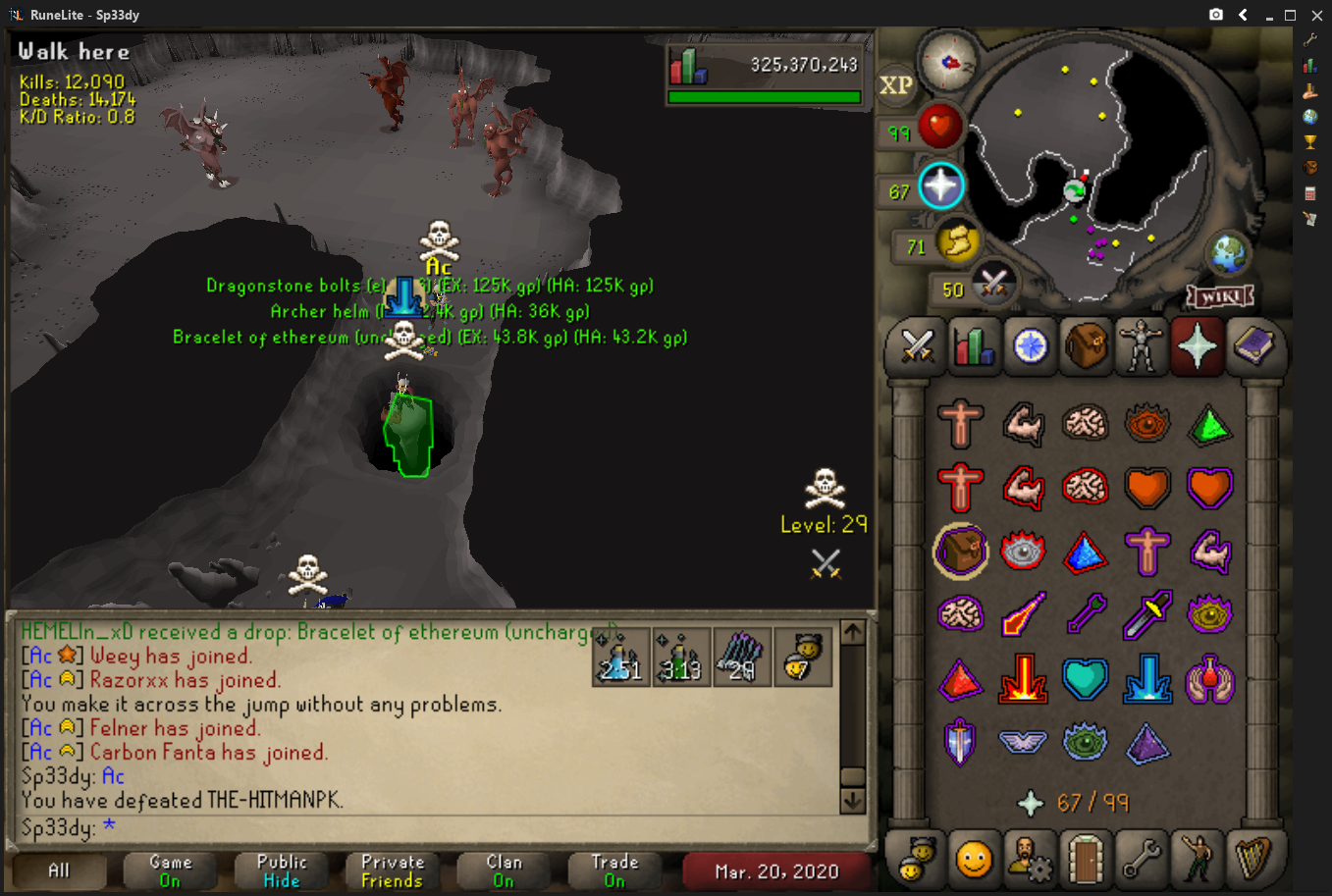The image size is (1332, 896).
Task: Open the Quest List tab
Action: coord(1030,346)
